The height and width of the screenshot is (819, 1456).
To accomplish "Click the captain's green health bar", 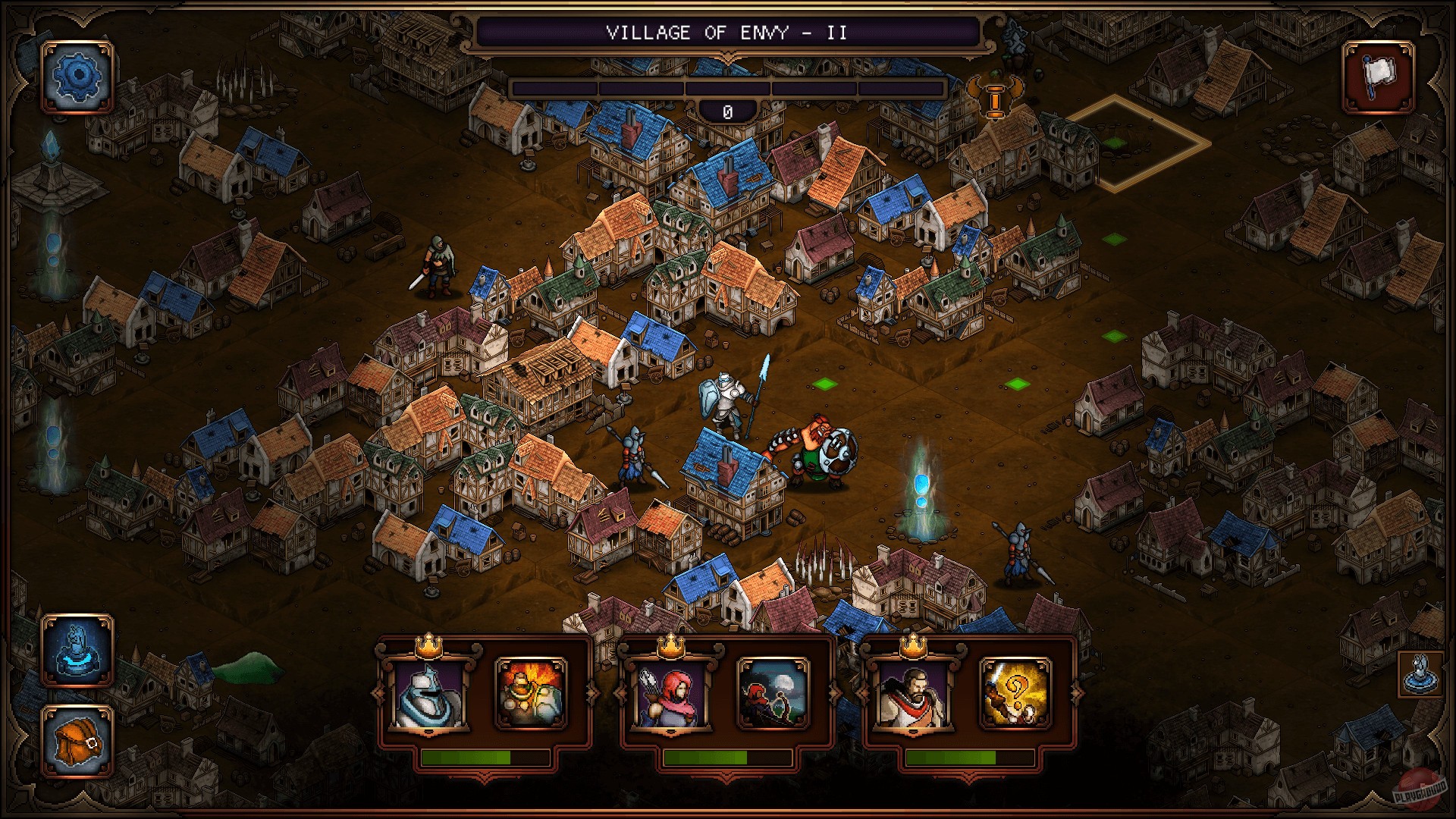I will (x=952, y=758).
